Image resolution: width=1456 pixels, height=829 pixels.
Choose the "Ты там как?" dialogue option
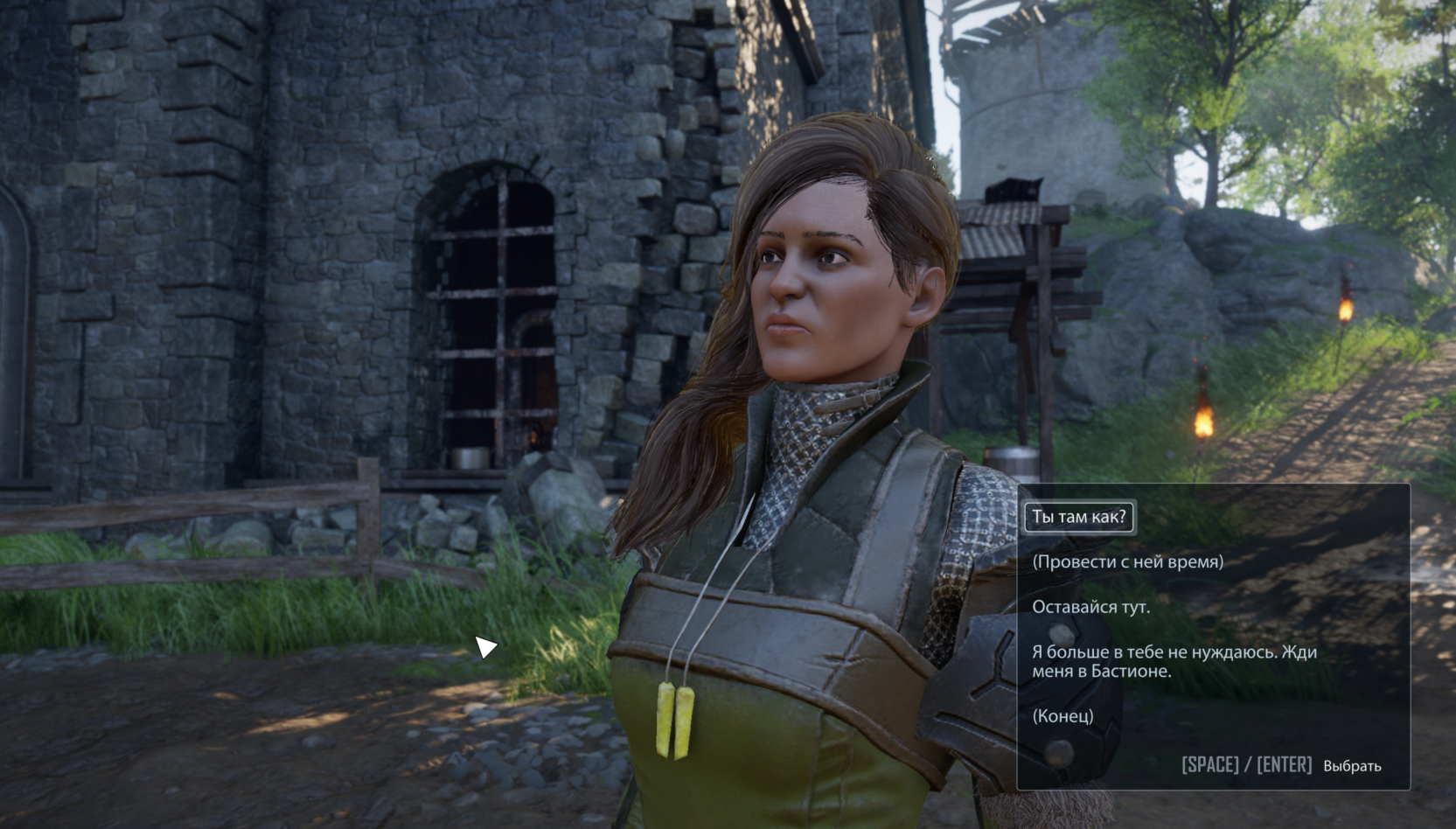pos(1079,517)
